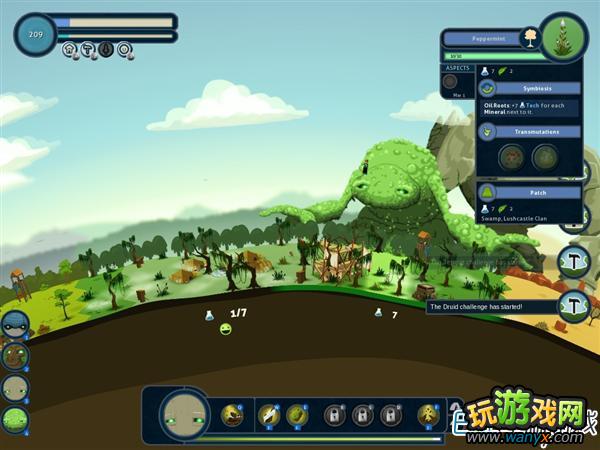
Task: Activate the yellow figure ability icon
Action: (428, 414)
